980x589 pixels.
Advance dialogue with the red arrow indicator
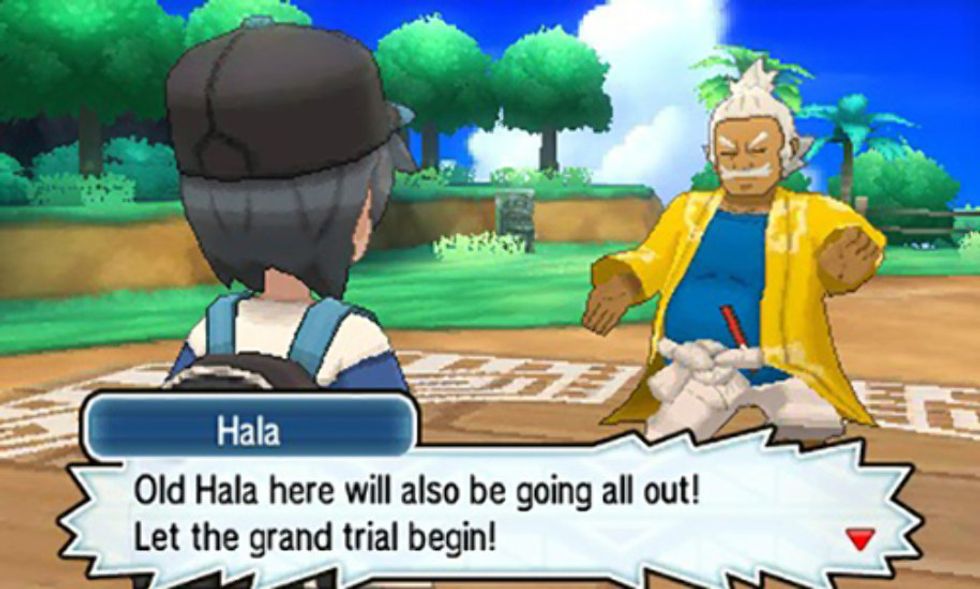pyautogui.click(x=859, y=540)
